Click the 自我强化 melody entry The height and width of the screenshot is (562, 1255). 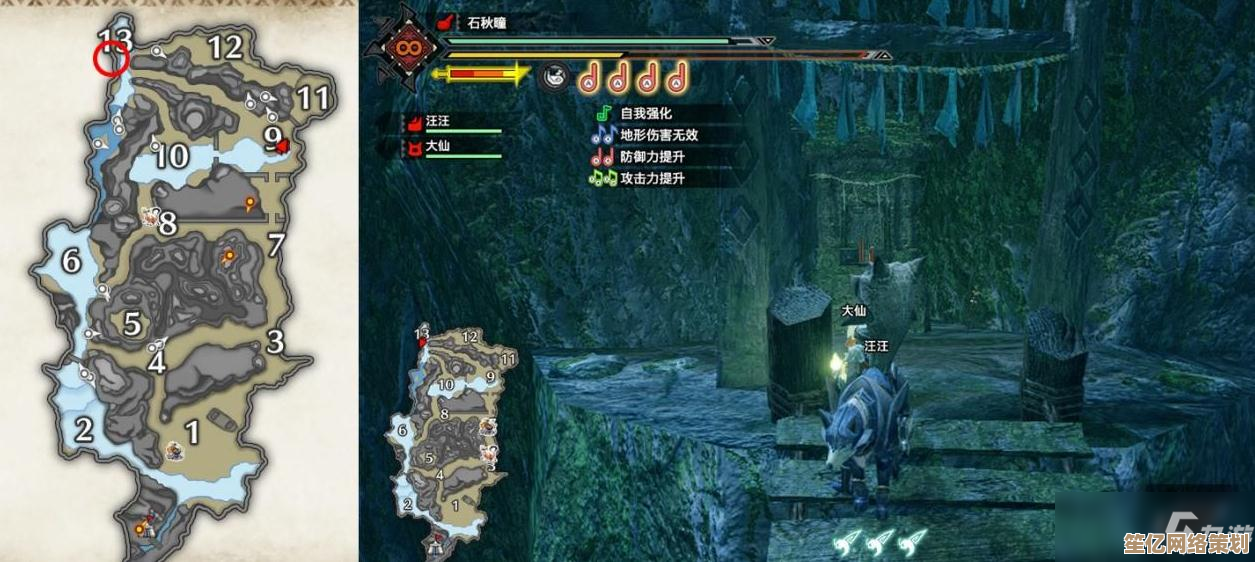(x=645, y=114)
